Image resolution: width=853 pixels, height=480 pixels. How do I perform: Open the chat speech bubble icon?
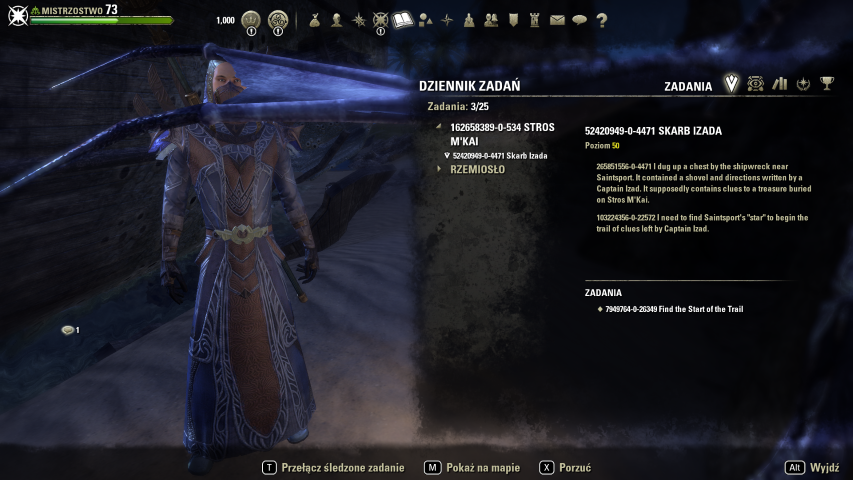579,19
